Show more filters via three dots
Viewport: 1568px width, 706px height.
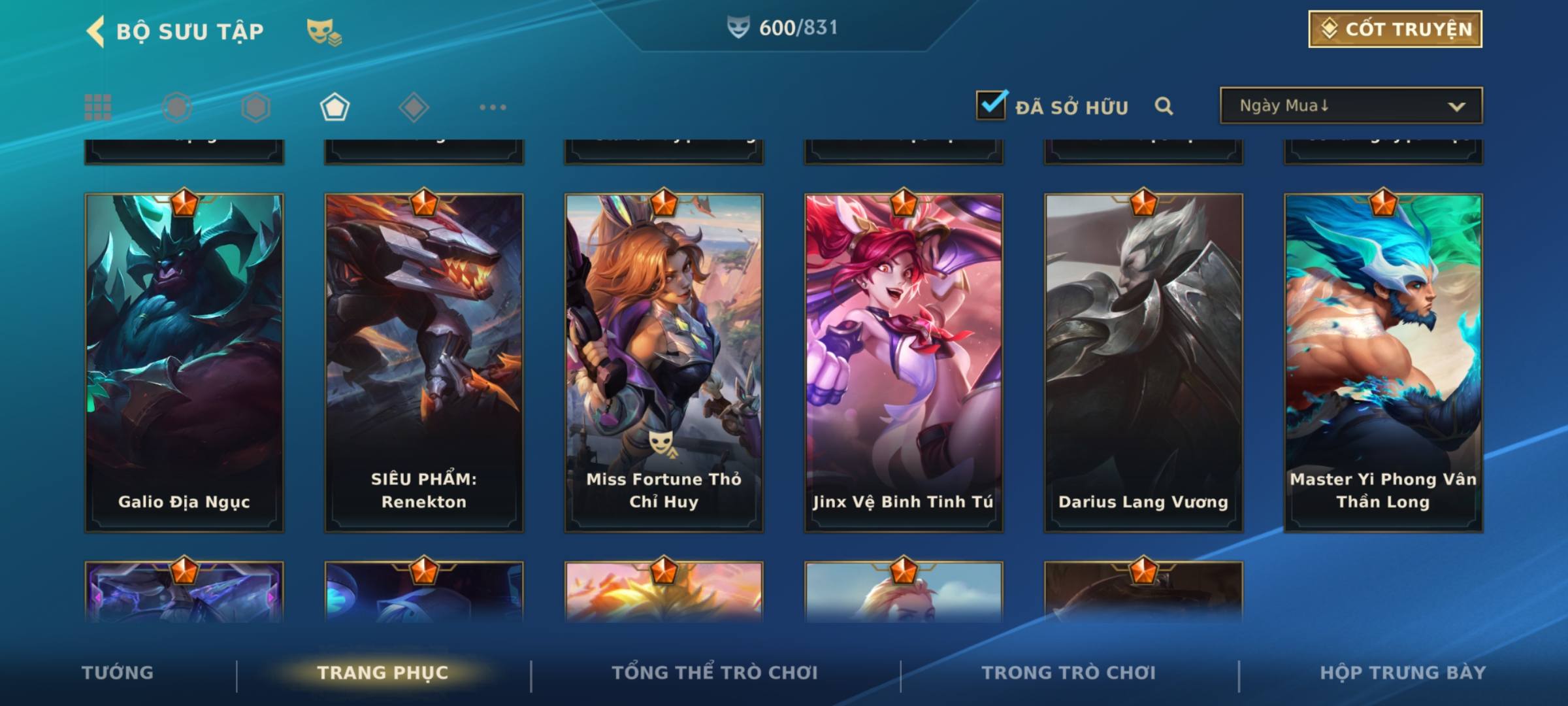coord(493,107)
